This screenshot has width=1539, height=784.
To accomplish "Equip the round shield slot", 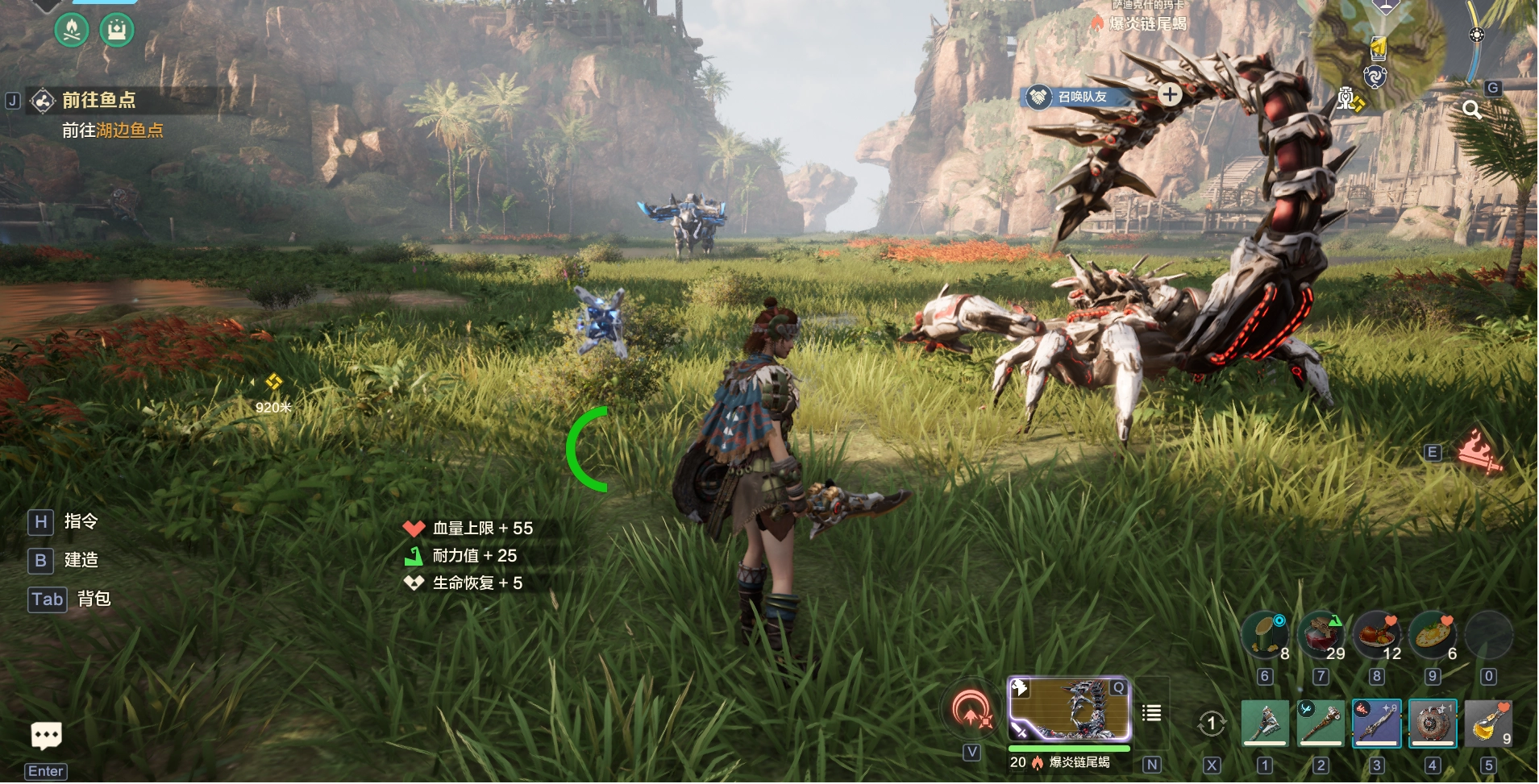I will coord(1433,723).
